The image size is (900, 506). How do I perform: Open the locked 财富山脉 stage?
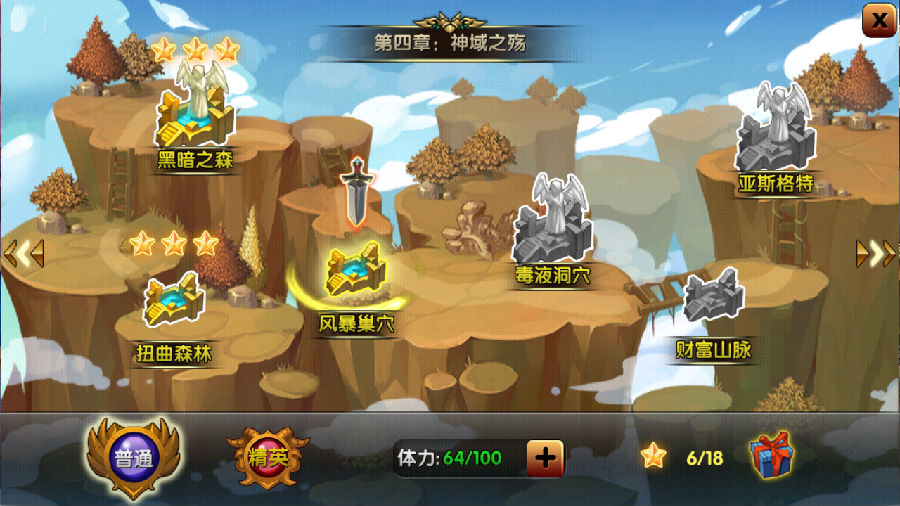pos(713,300)
